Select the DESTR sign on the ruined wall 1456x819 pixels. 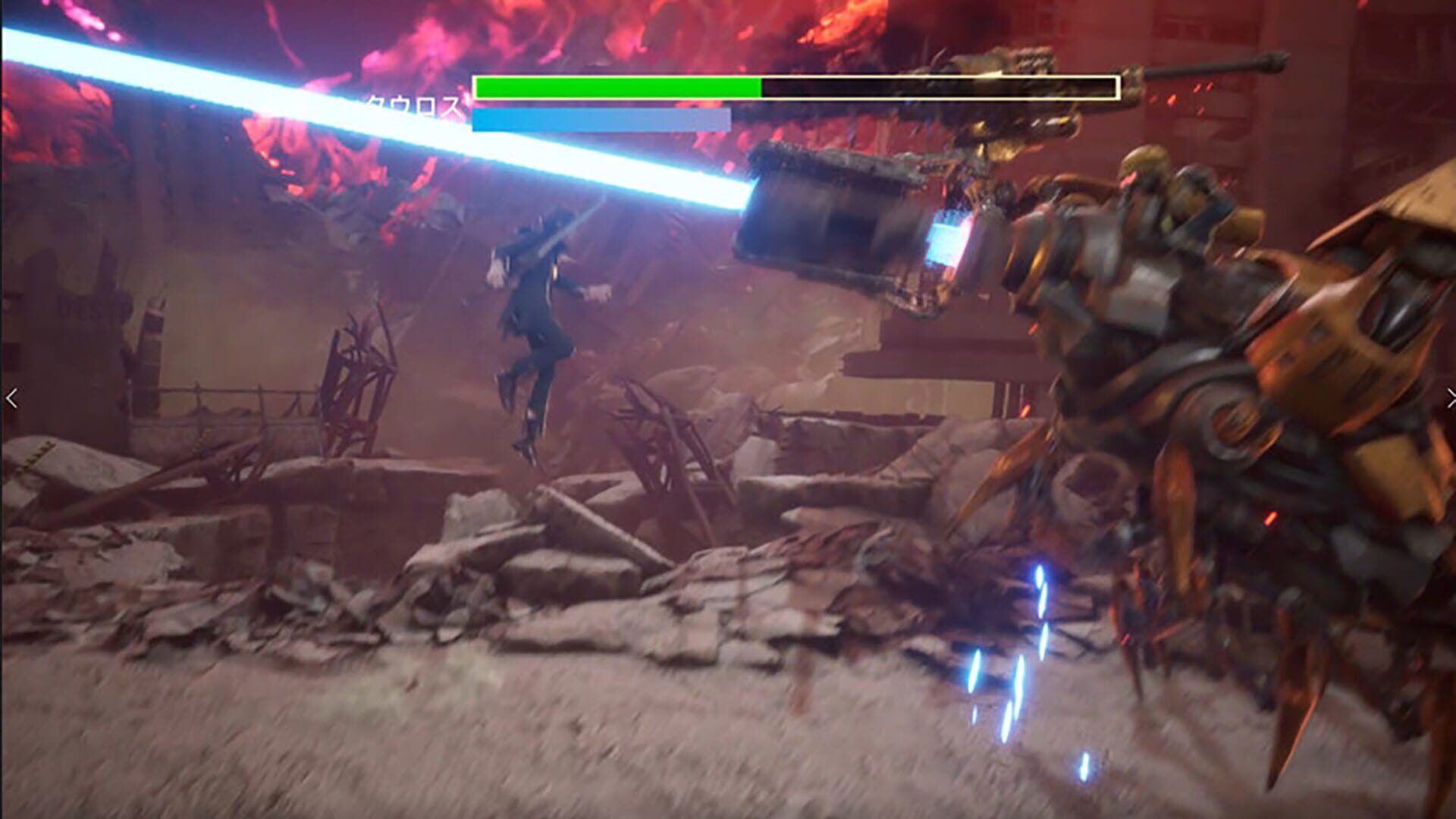82,302
